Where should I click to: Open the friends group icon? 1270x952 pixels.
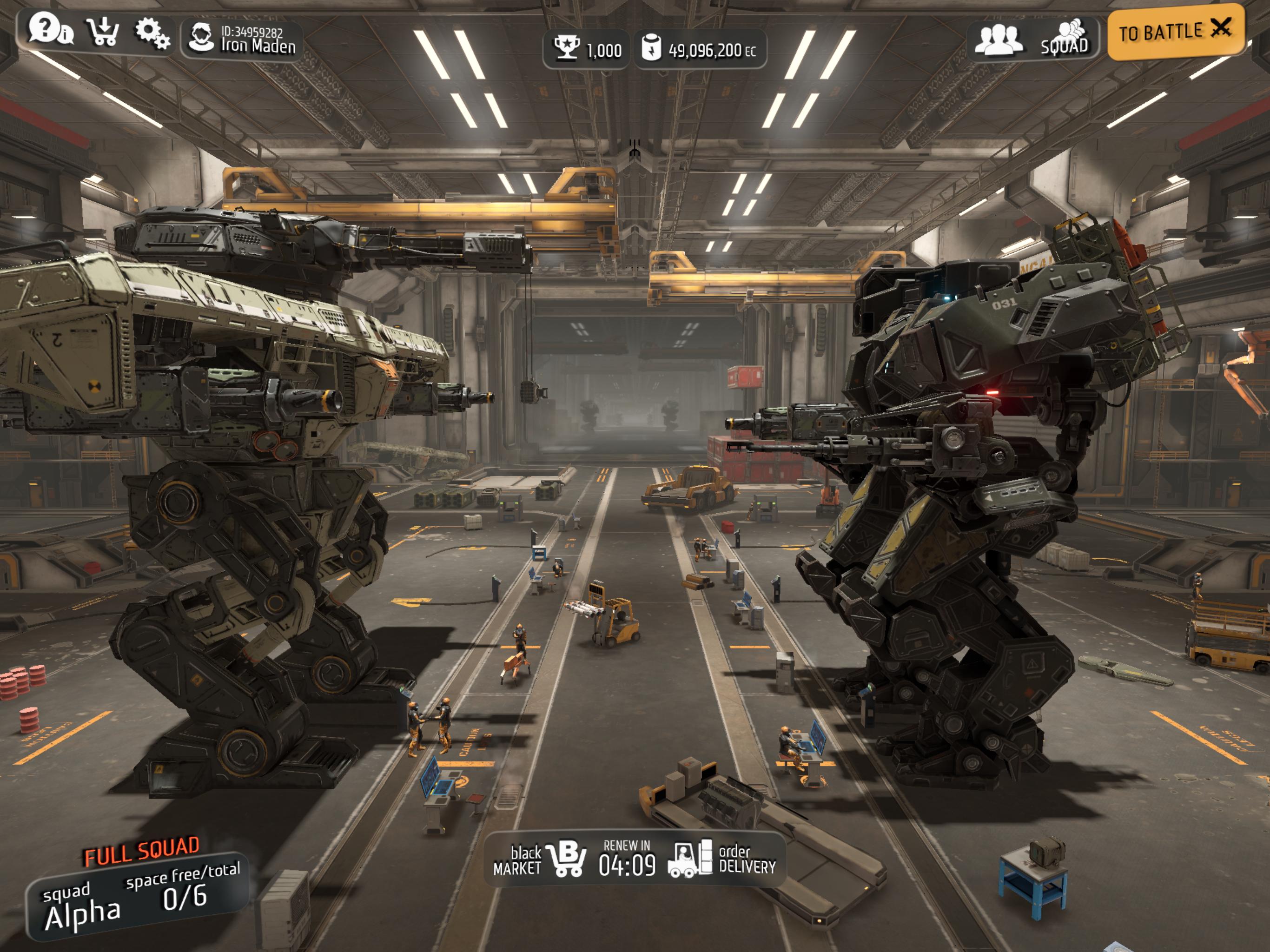[x=999, y=40]
